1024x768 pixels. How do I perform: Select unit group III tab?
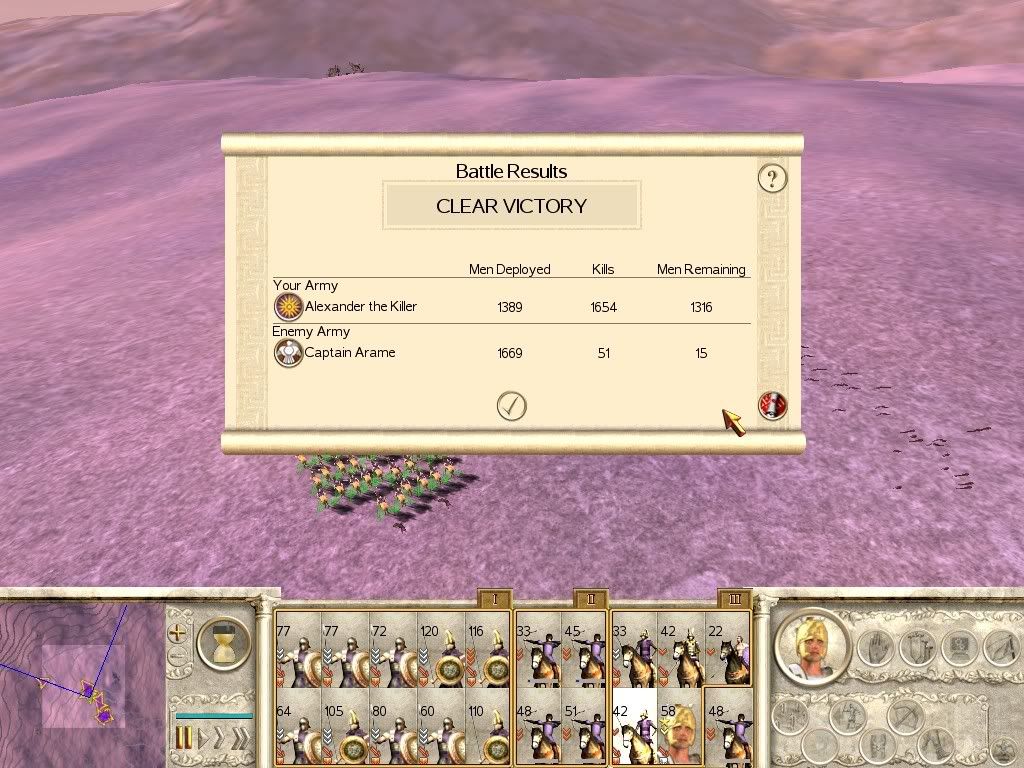(735, 599)
